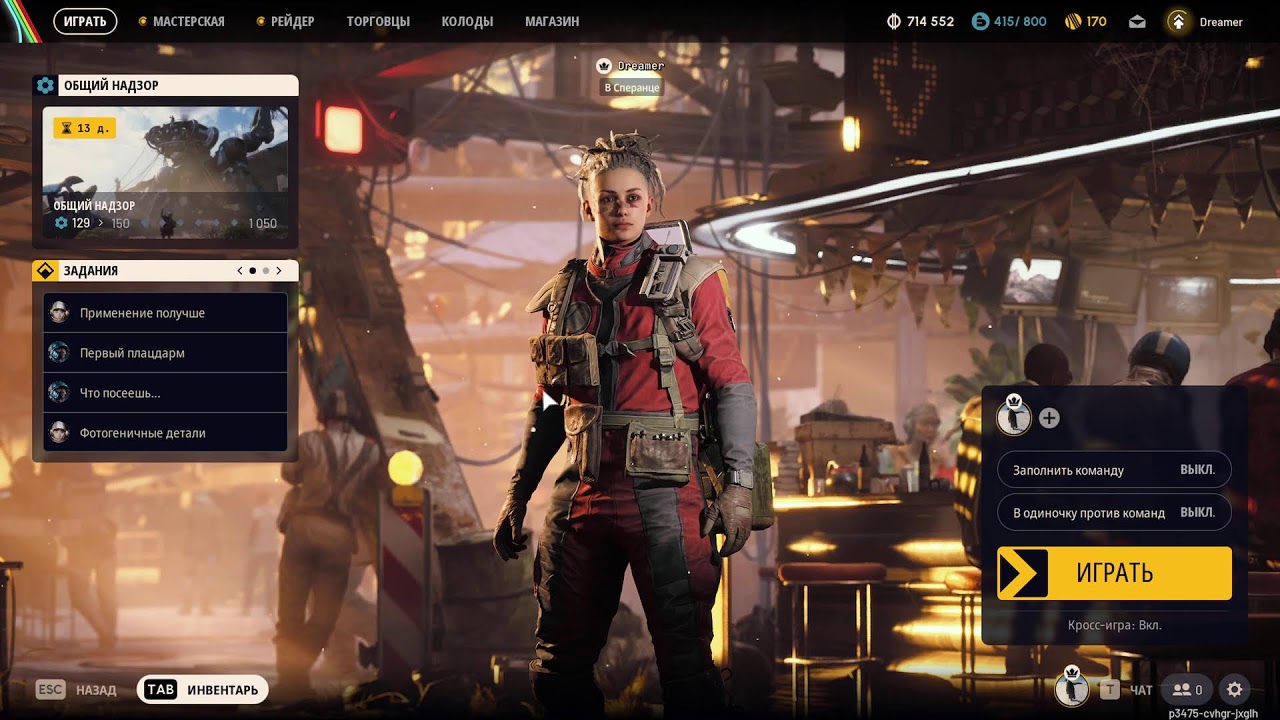Open the ТОРГОВЦЫ tab
This screenshot has height=720, width=1280.
pyautogui.click(x=378, y=21)
